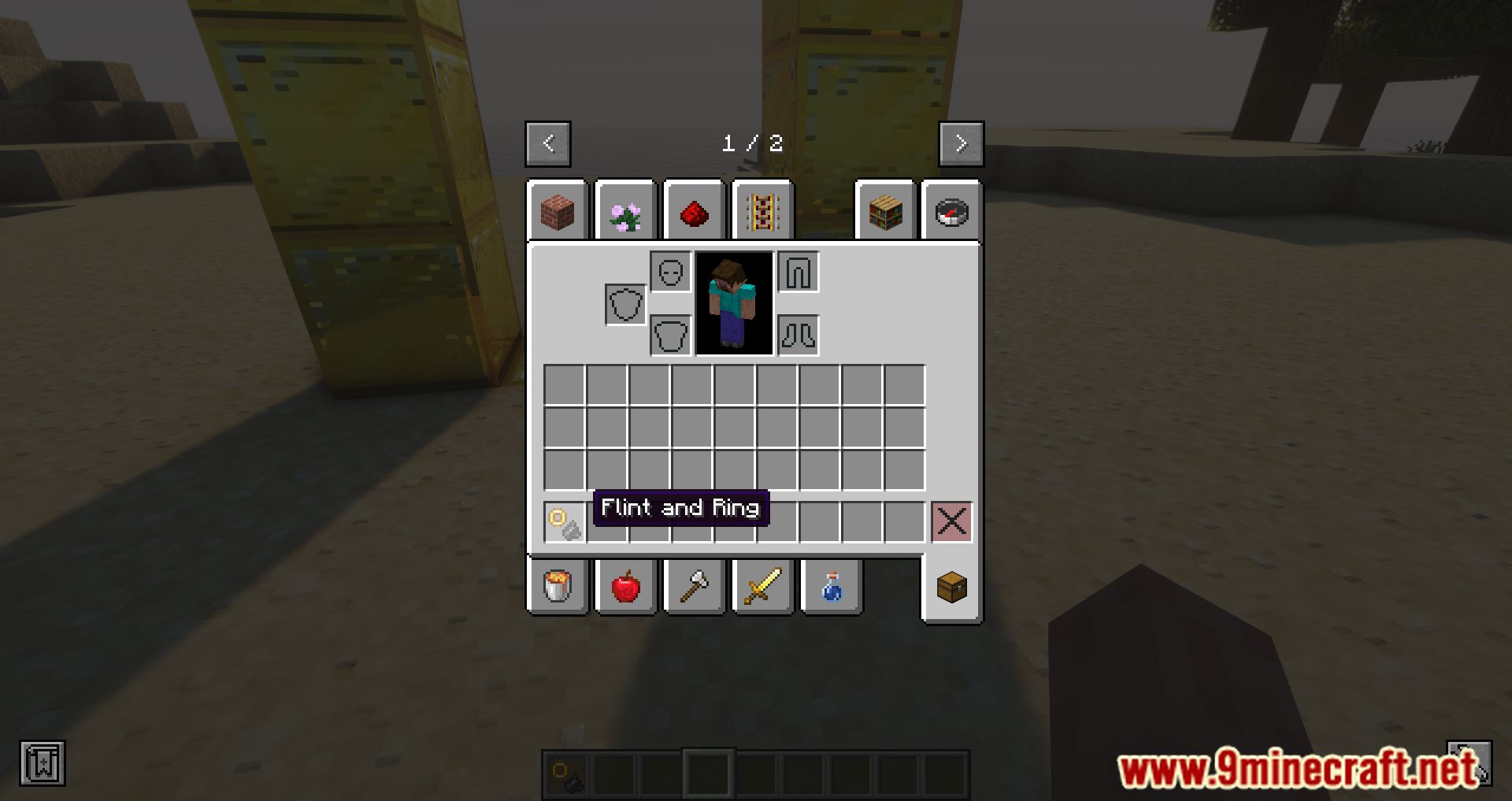Click the previous page left arrow
1512x801 pixels.
[548, 143]
